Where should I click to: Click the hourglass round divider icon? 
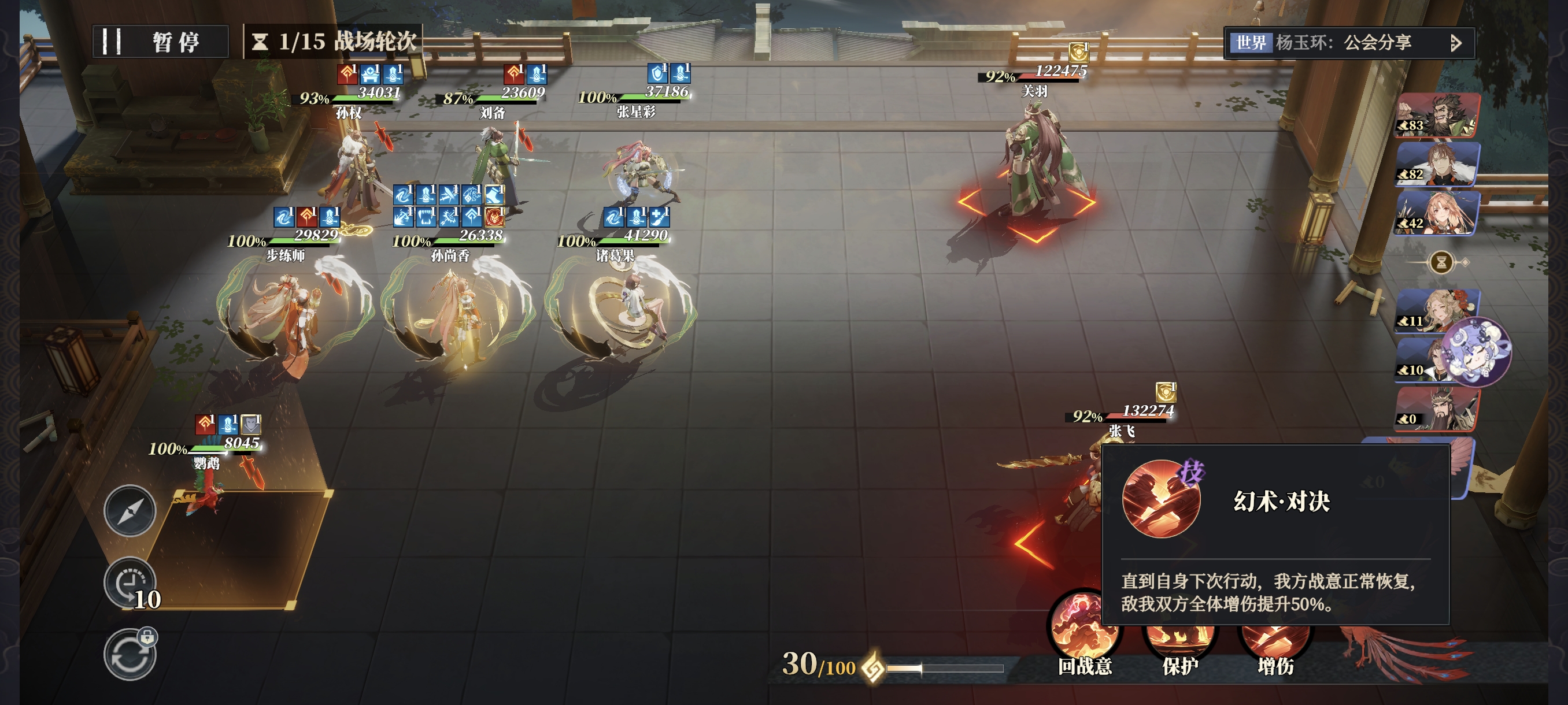1441,263
